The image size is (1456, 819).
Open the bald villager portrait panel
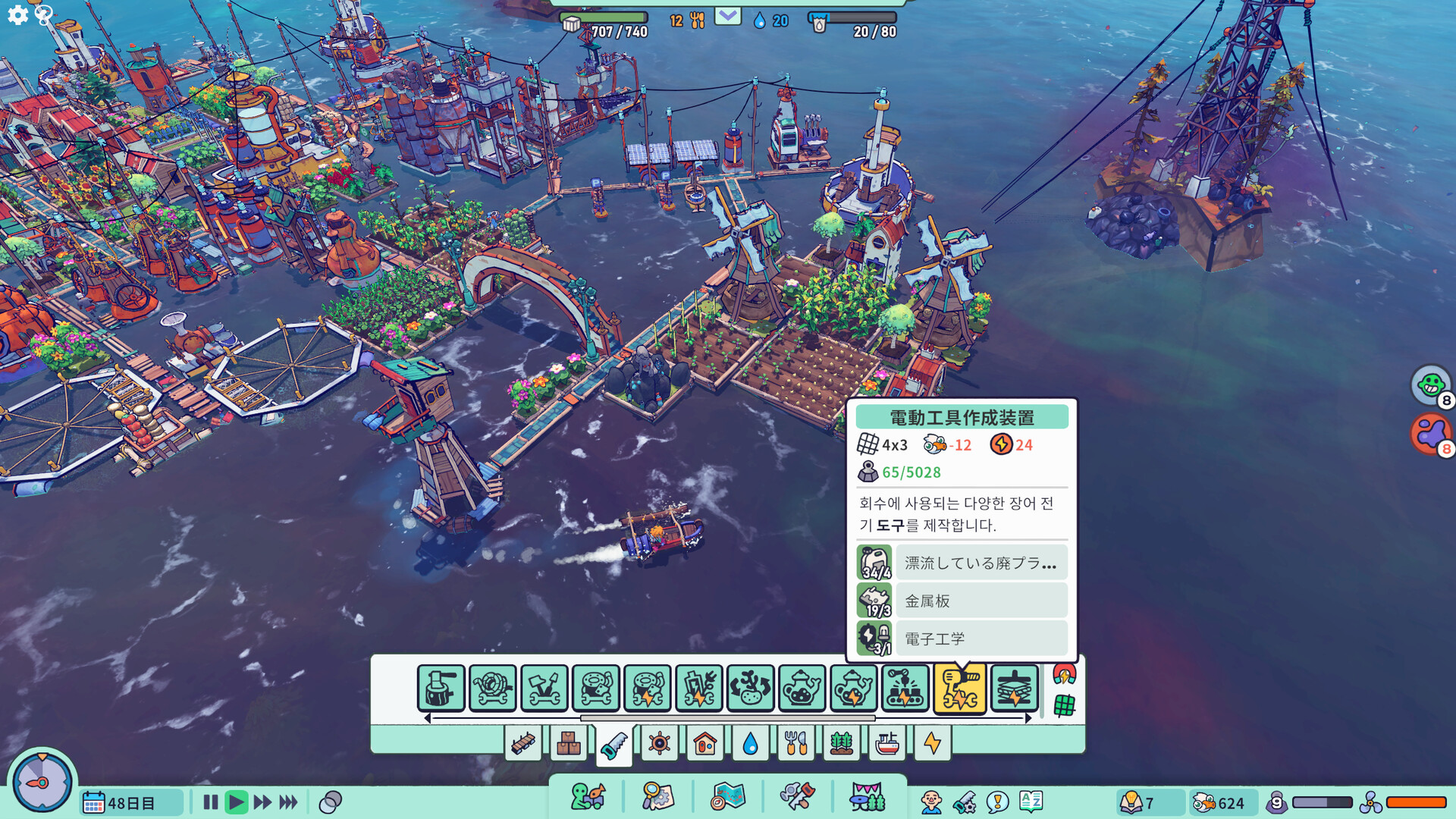click(930, 802)
